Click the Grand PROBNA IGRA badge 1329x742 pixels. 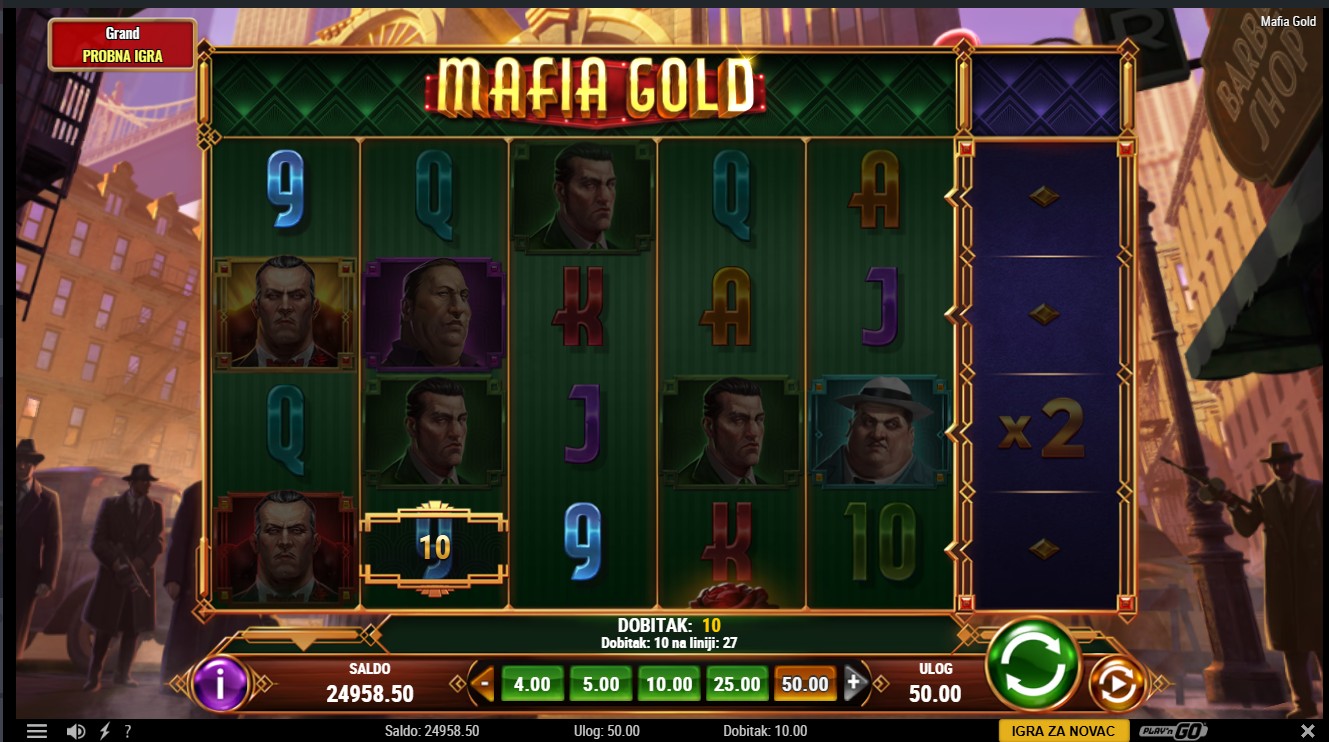point(122,45)
